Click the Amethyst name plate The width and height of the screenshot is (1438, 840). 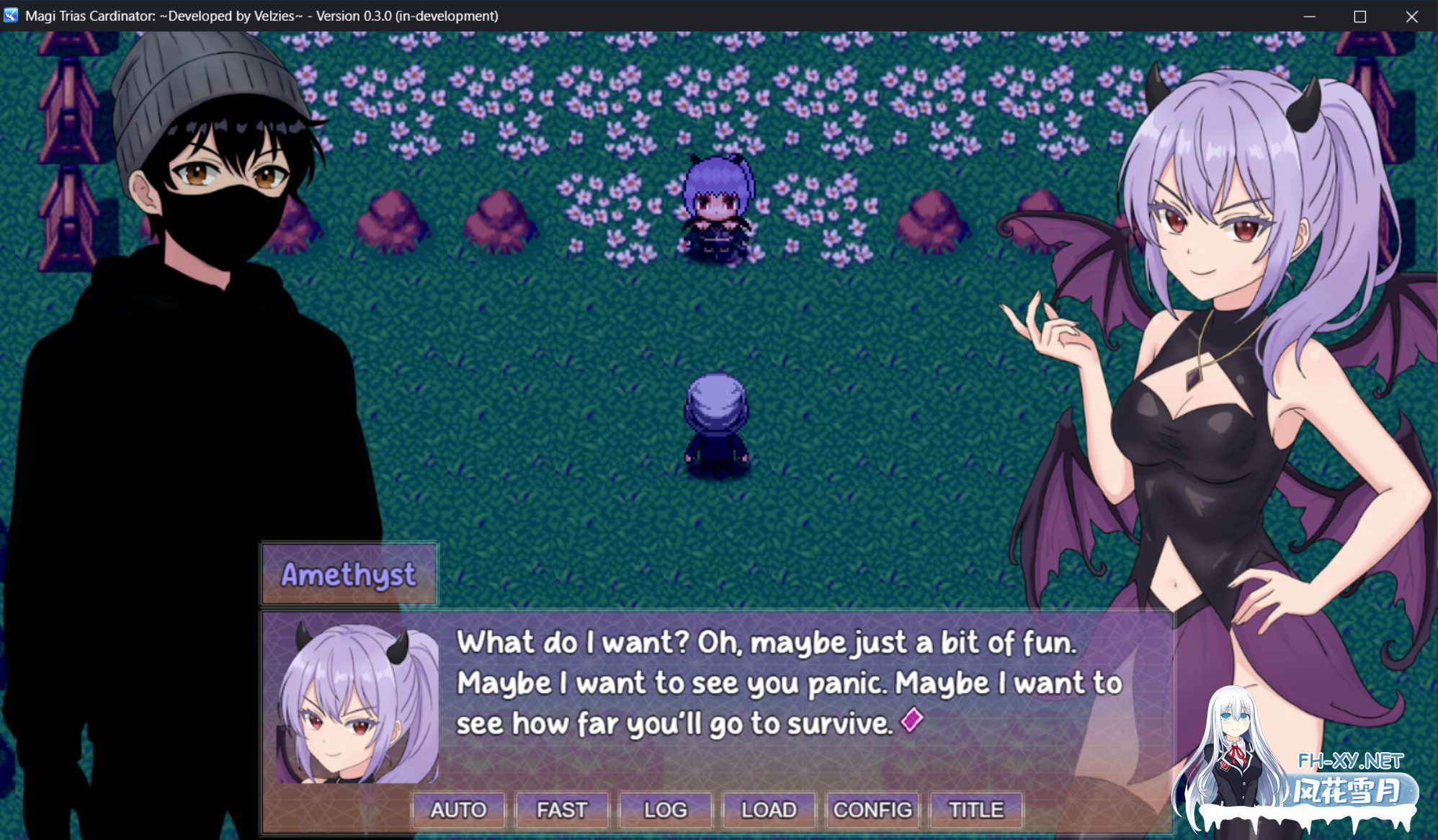[349, 574]
